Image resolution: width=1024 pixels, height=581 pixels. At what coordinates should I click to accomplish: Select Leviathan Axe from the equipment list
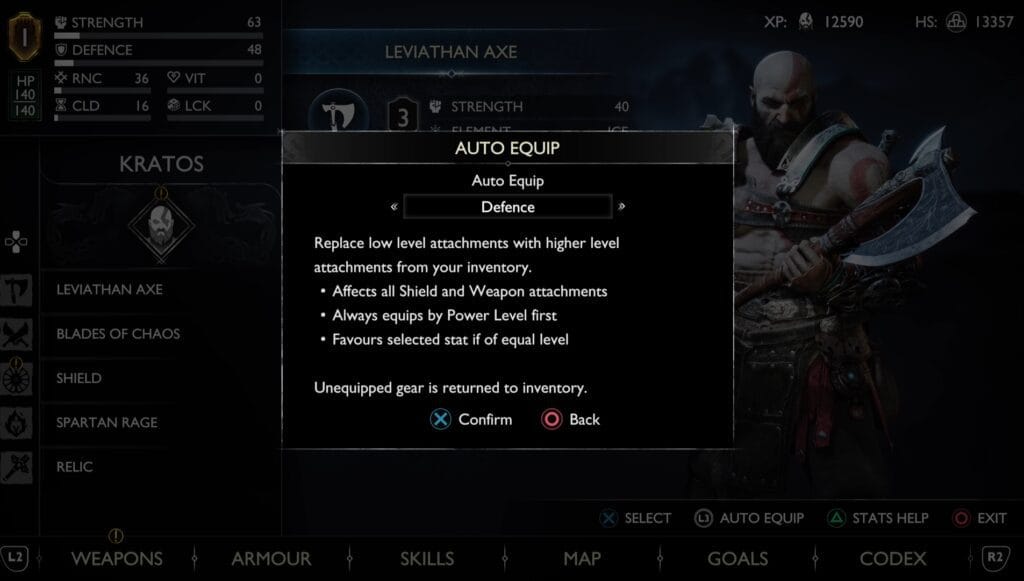coord(110,289)
